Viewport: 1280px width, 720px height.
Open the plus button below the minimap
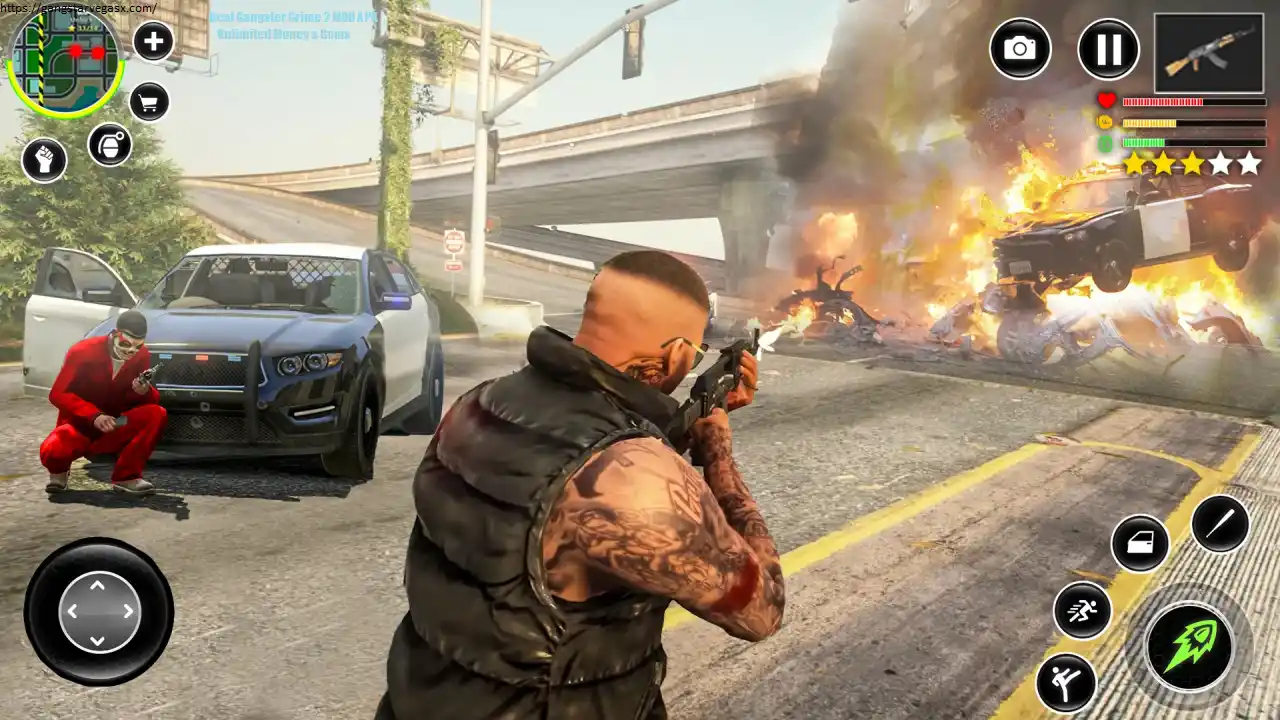point(152,42)
